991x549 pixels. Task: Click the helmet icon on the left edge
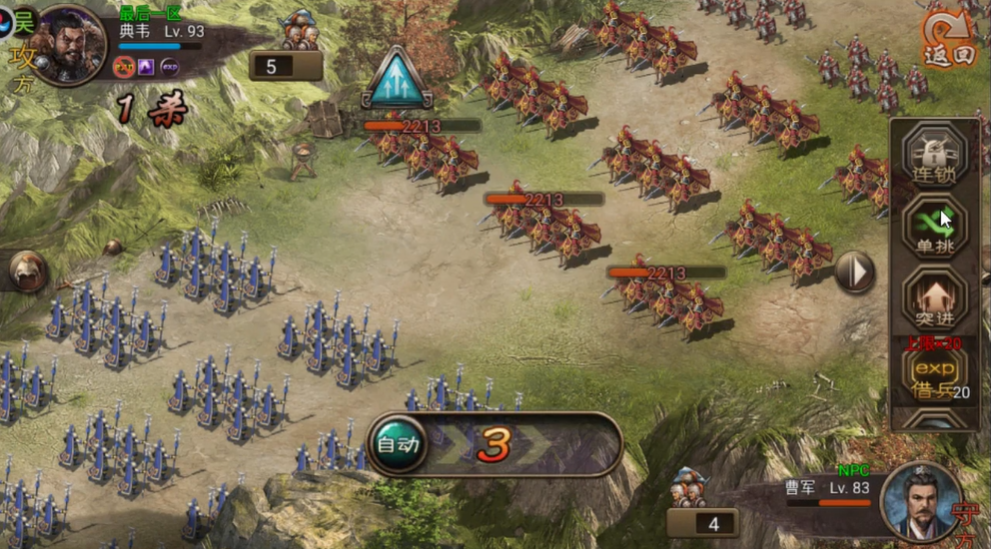(26, 270)
